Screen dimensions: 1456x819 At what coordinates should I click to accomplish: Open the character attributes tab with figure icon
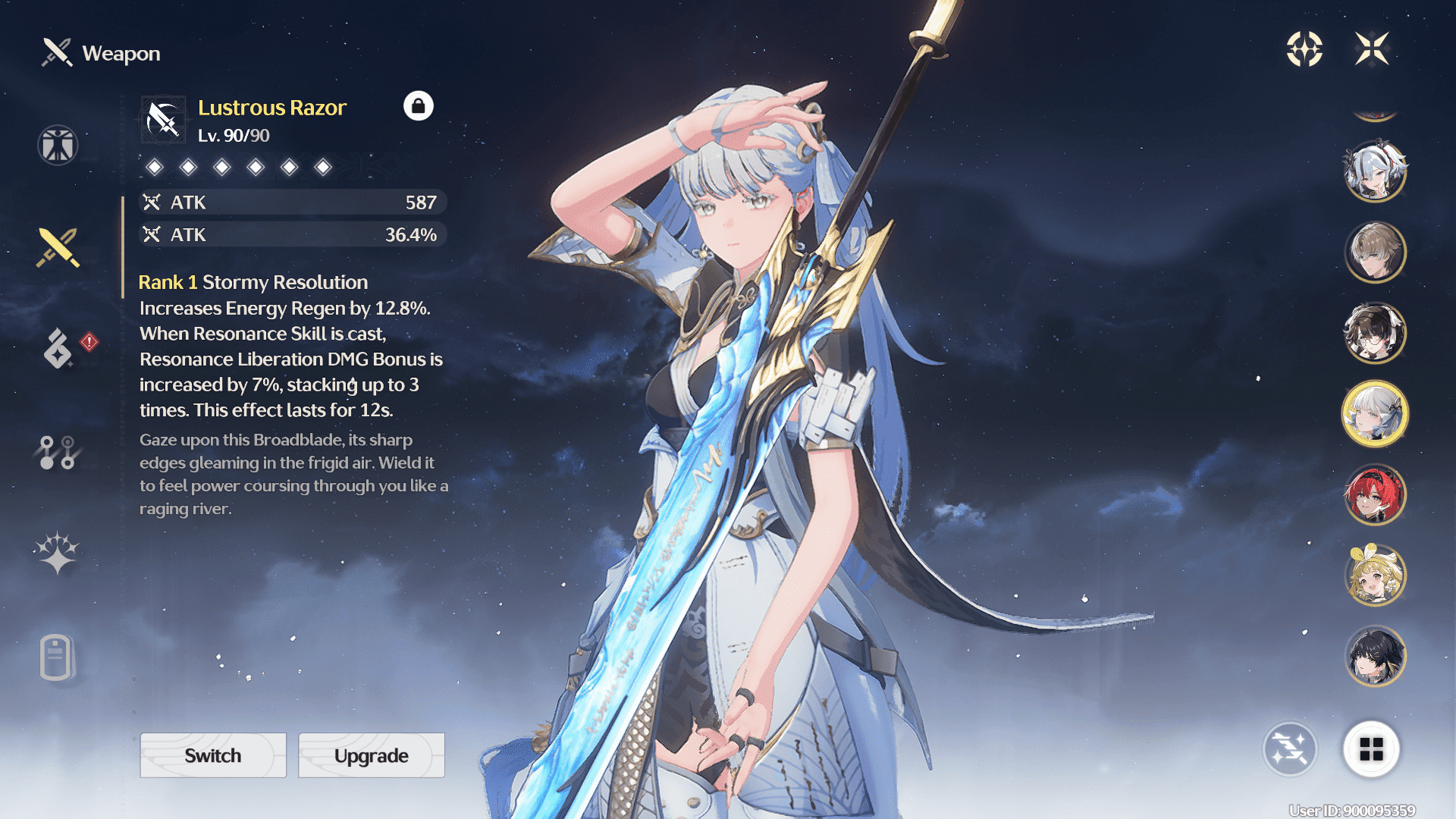(58, 145)
